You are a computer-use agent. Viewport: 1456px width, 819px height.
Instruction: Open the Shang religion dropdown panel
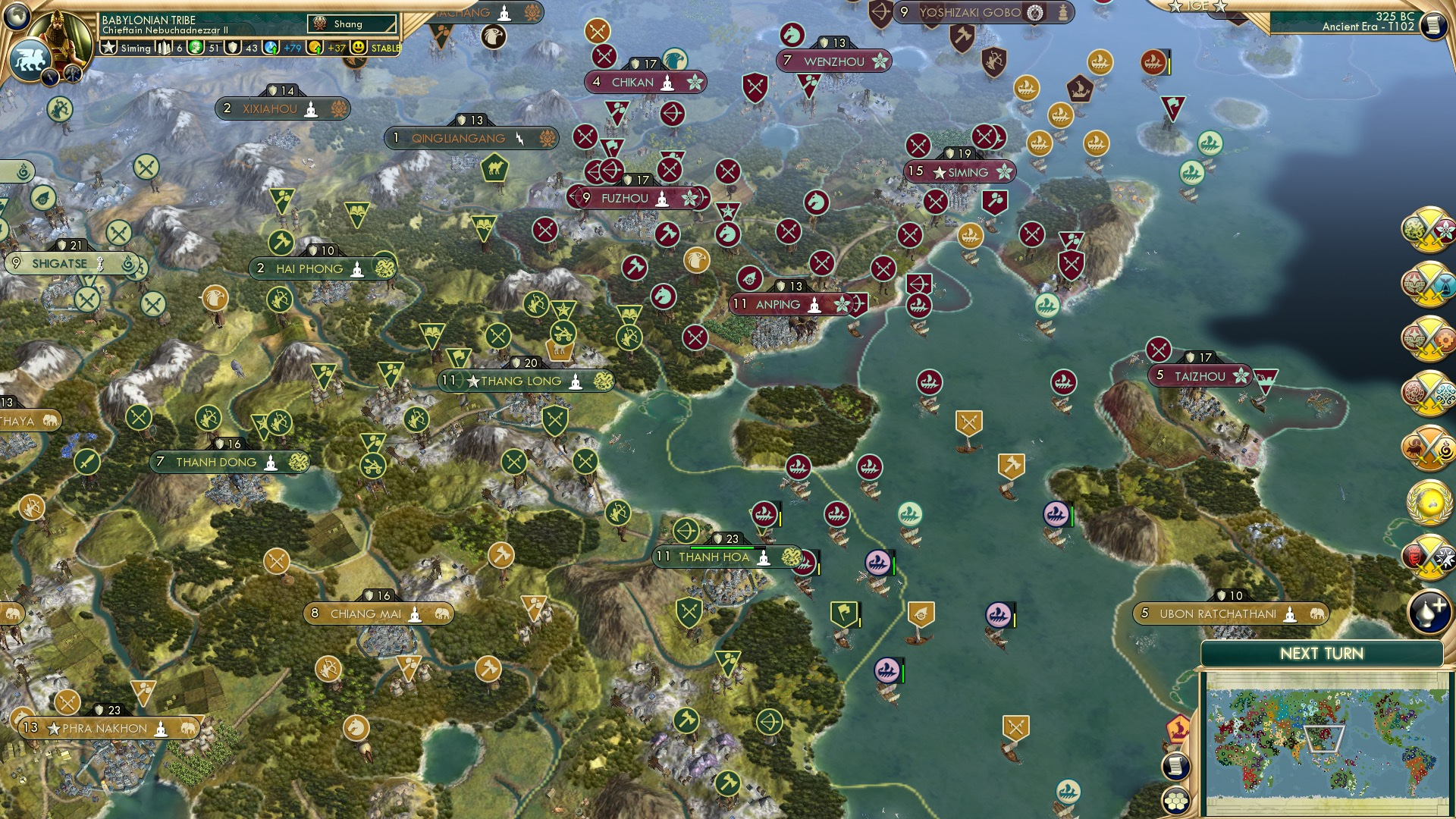coord(353,24)
